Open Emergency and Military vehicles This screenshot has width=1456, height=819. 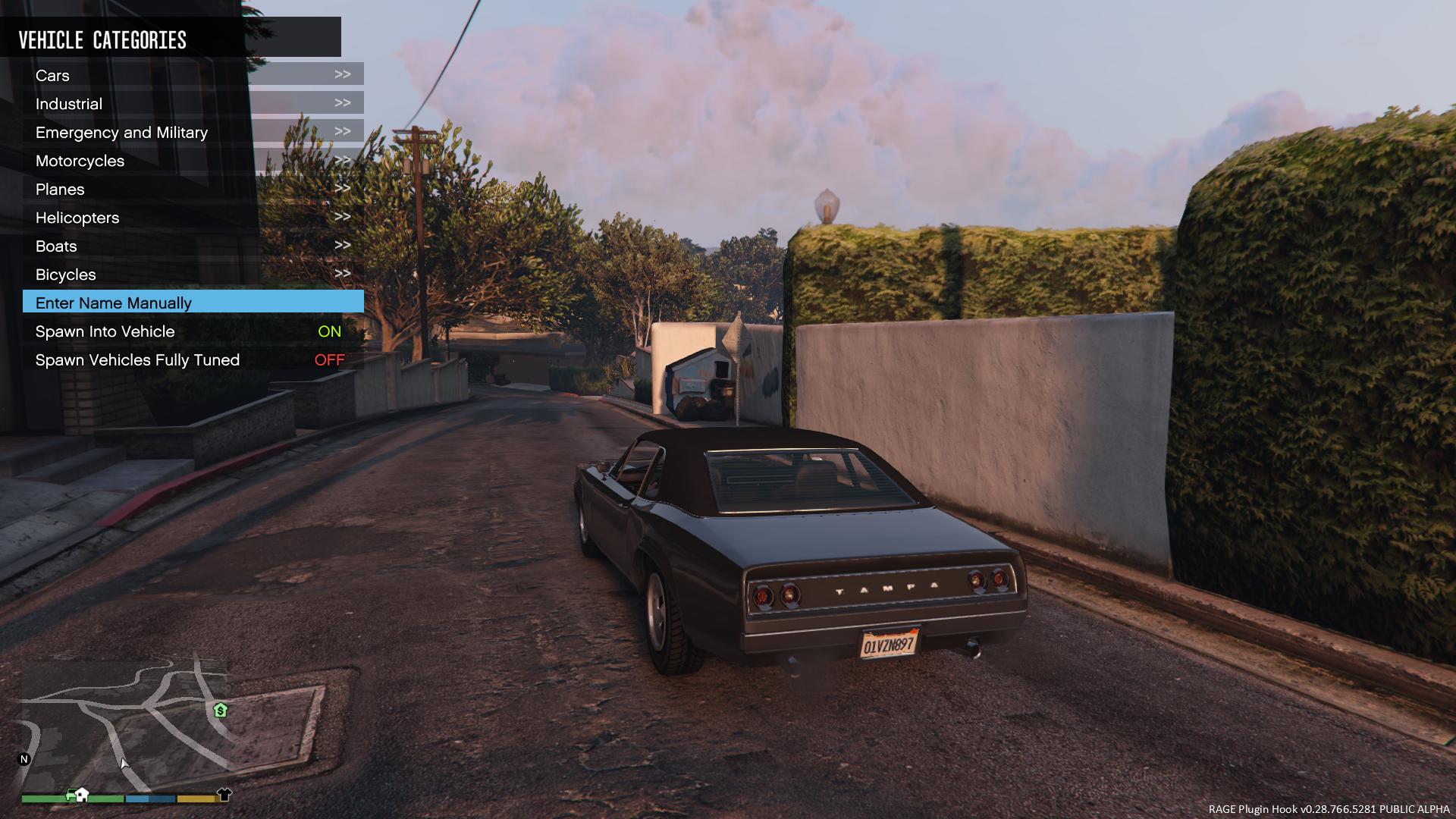[193, 132]
